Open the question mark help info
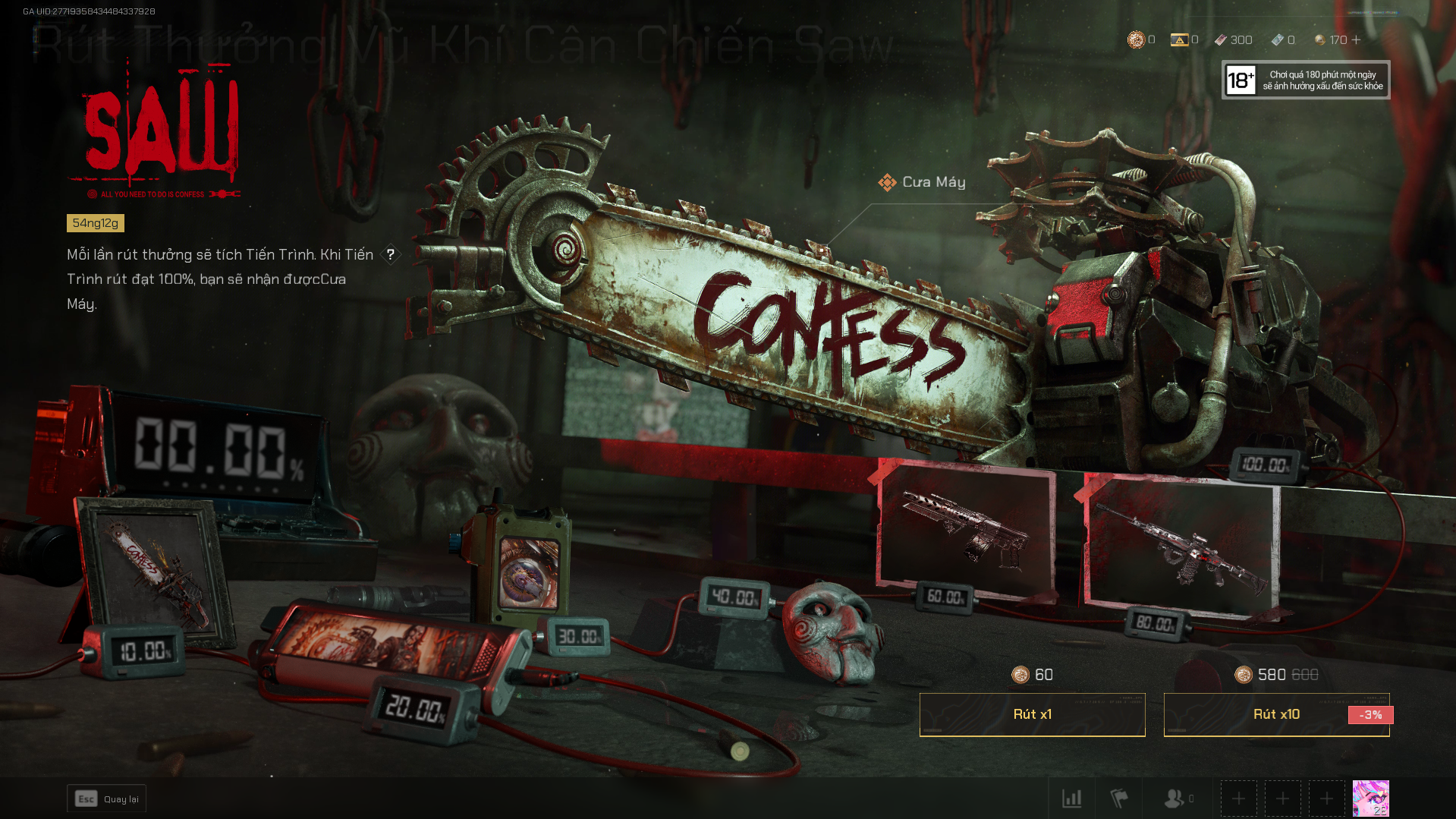 [x=390, y=254]
